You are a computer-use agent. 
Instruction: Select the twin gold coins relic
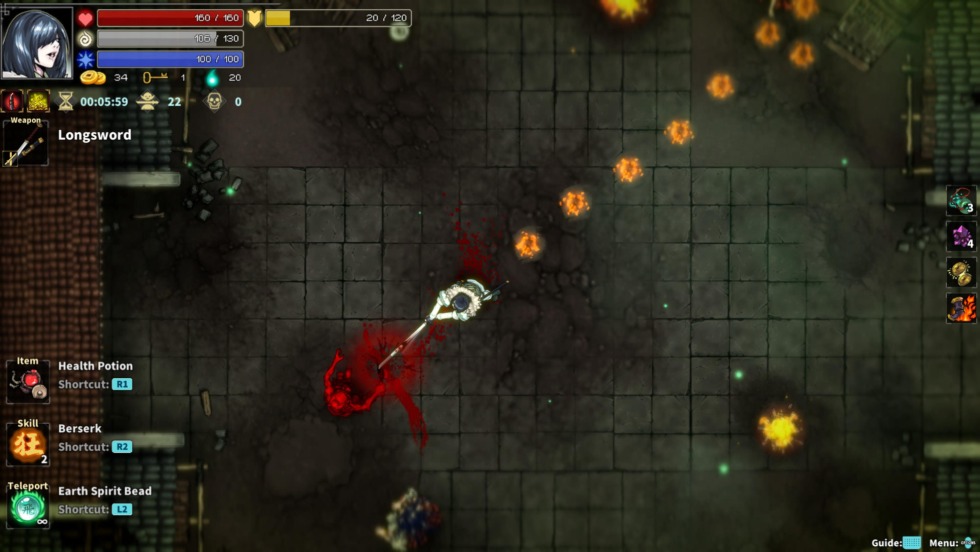(x=961, y=272)
